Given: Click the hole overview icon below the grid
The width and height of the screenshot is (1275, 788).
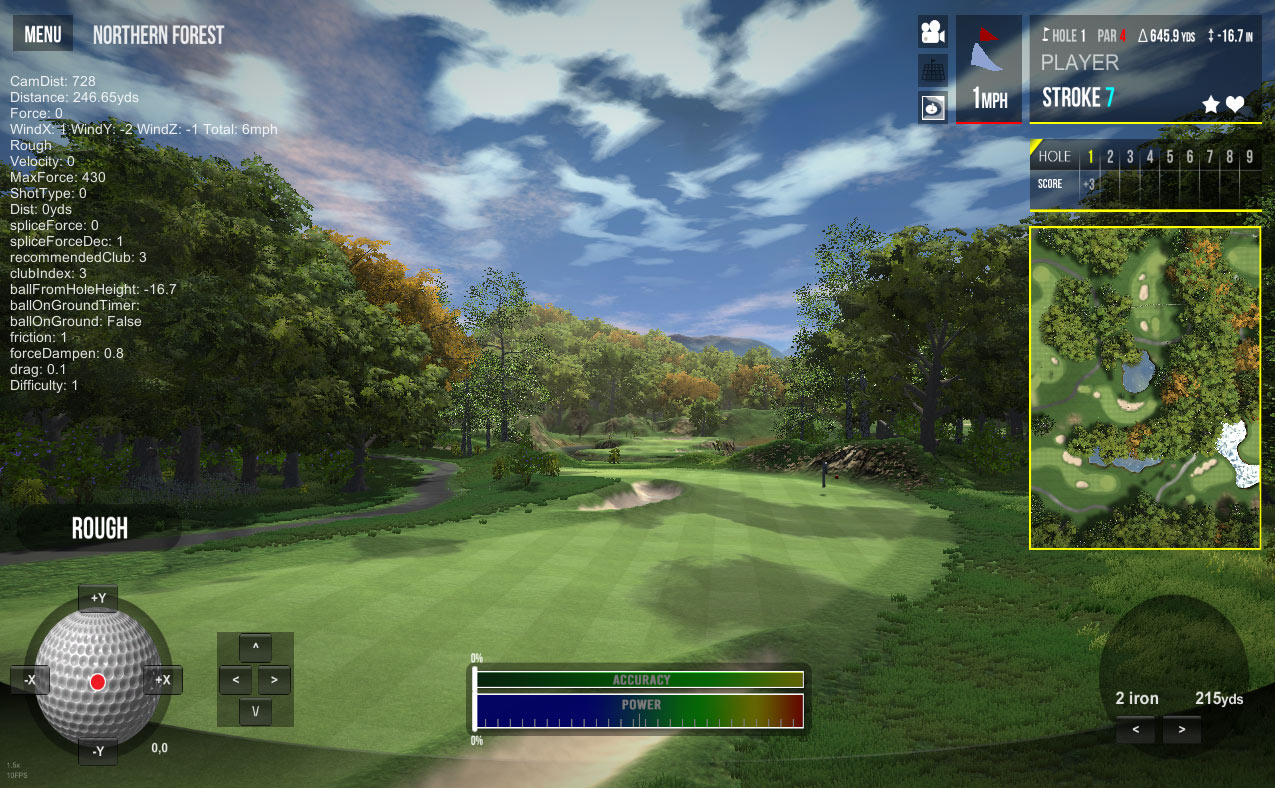Looking at the screenshot, I should [x=933, y=106].
